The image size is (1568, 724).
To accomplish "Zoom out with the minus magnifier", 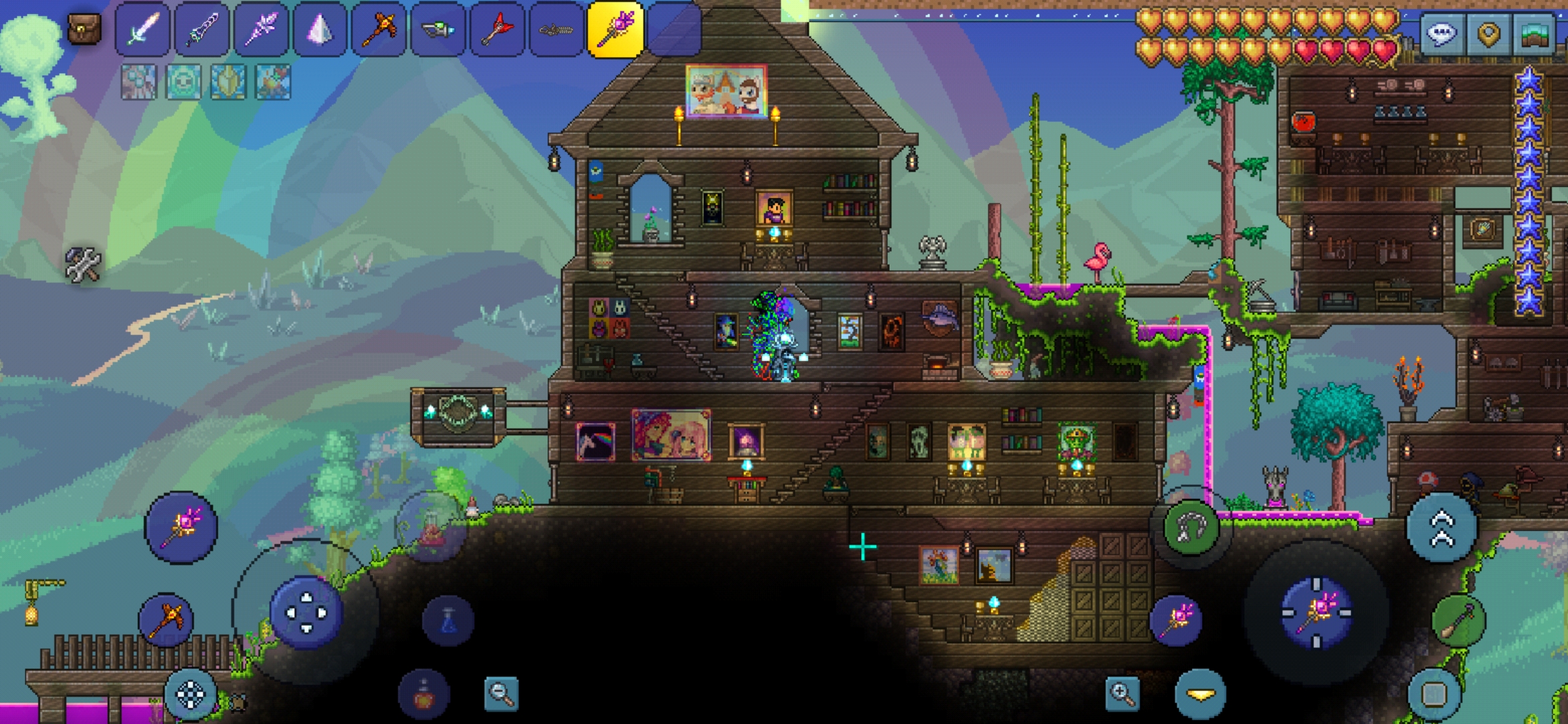I will coord(501,693).
